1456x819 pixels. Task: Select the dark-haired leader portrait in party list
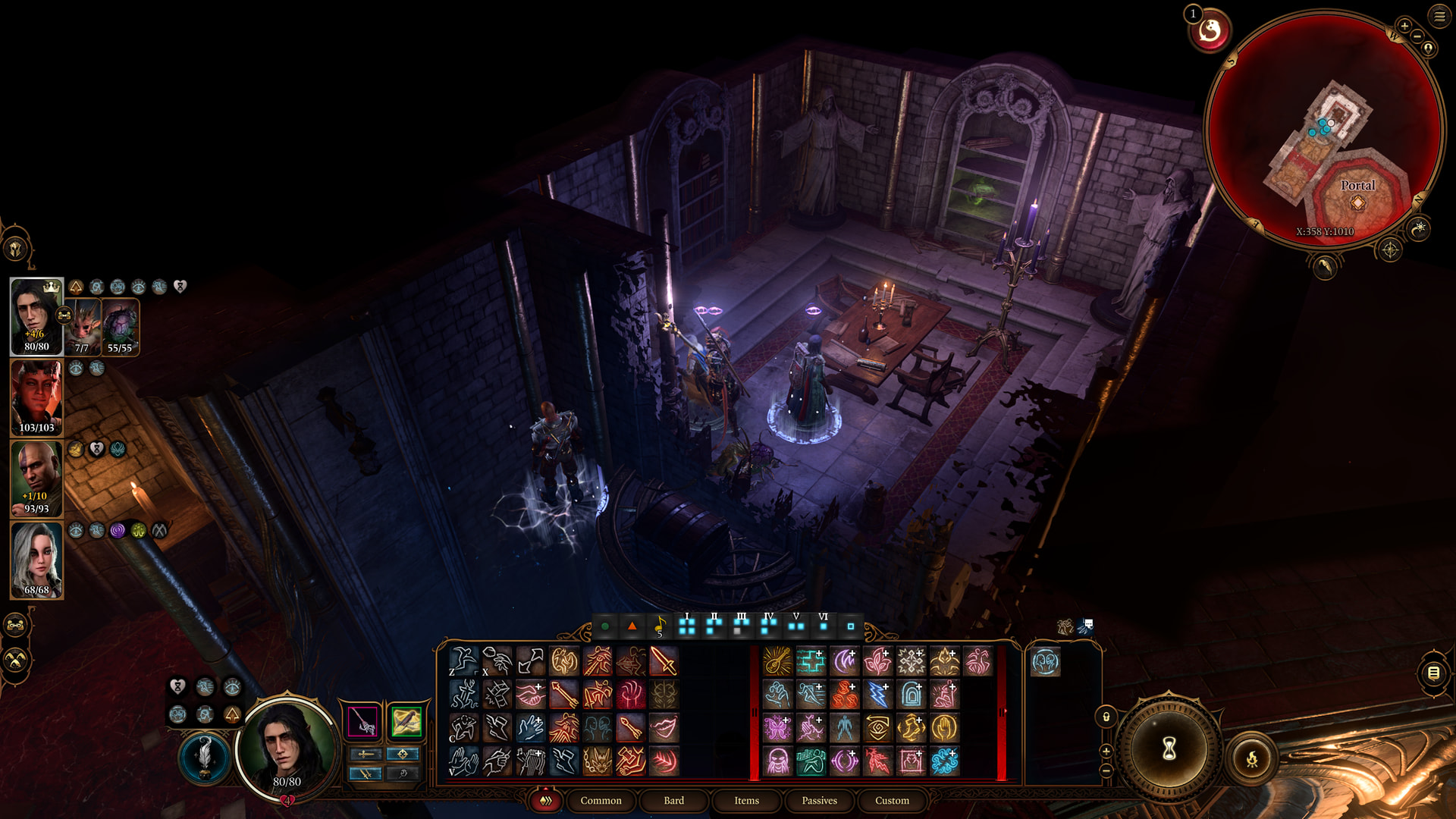[36, 315]
